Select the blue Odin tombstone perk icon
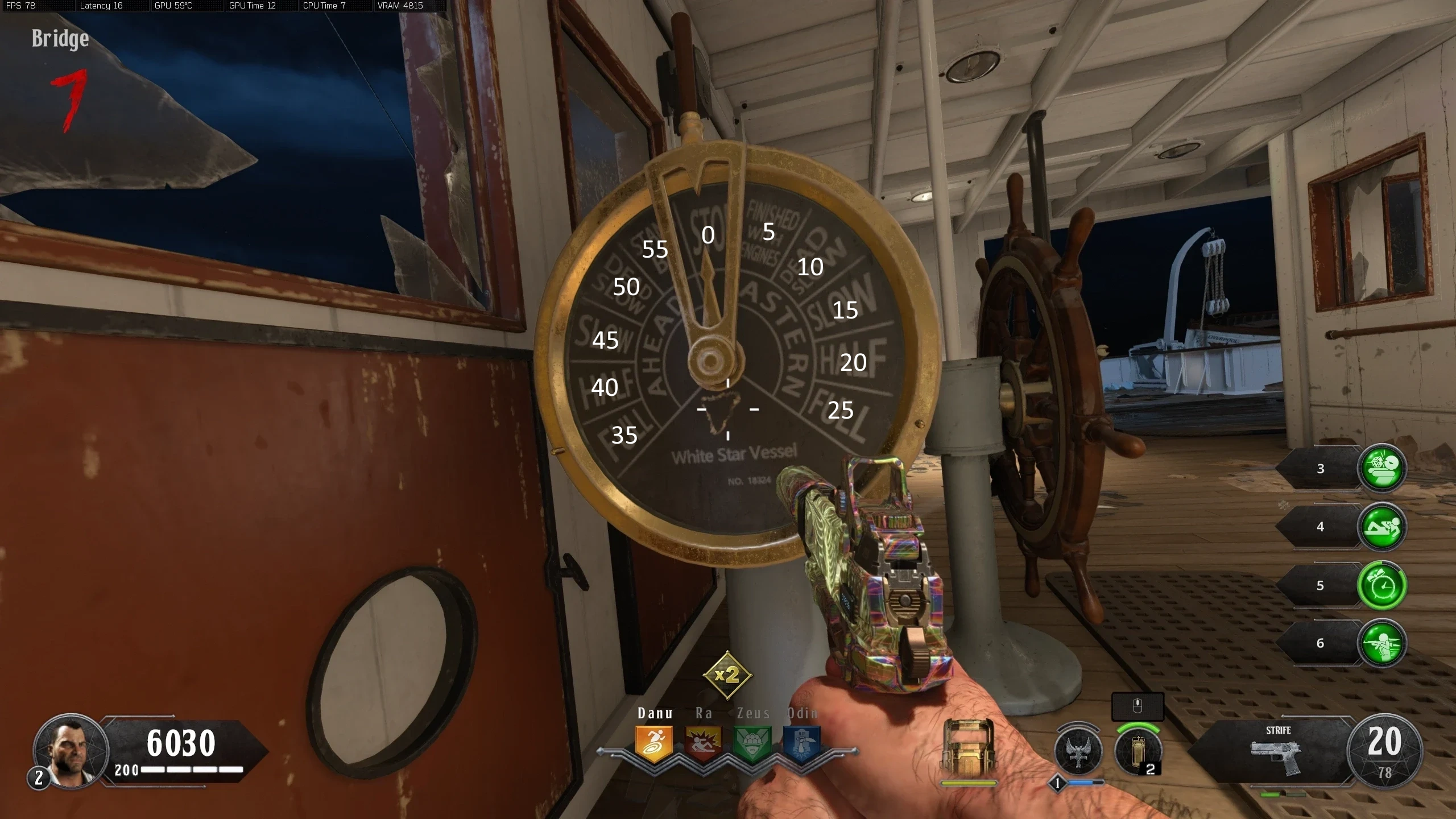 coord(801,743)
